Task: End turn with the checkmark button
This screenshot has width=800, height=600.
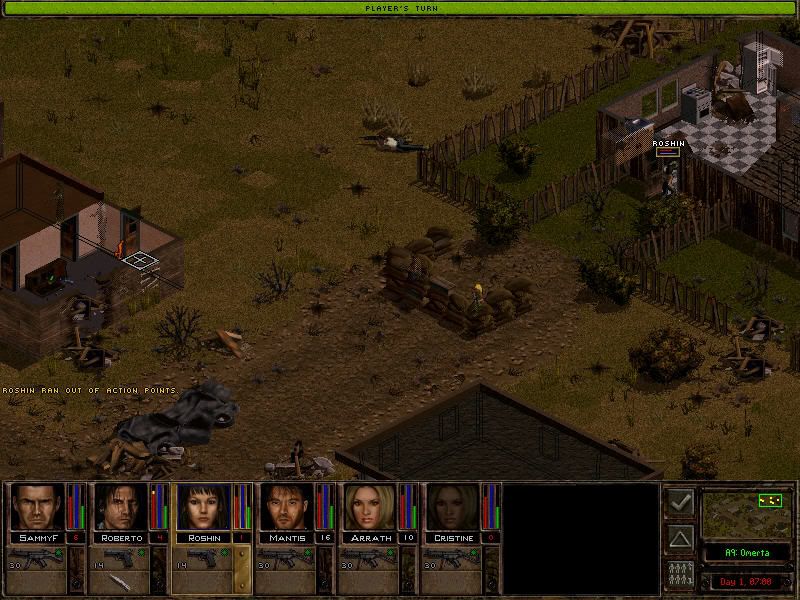Action: [681, 503]
